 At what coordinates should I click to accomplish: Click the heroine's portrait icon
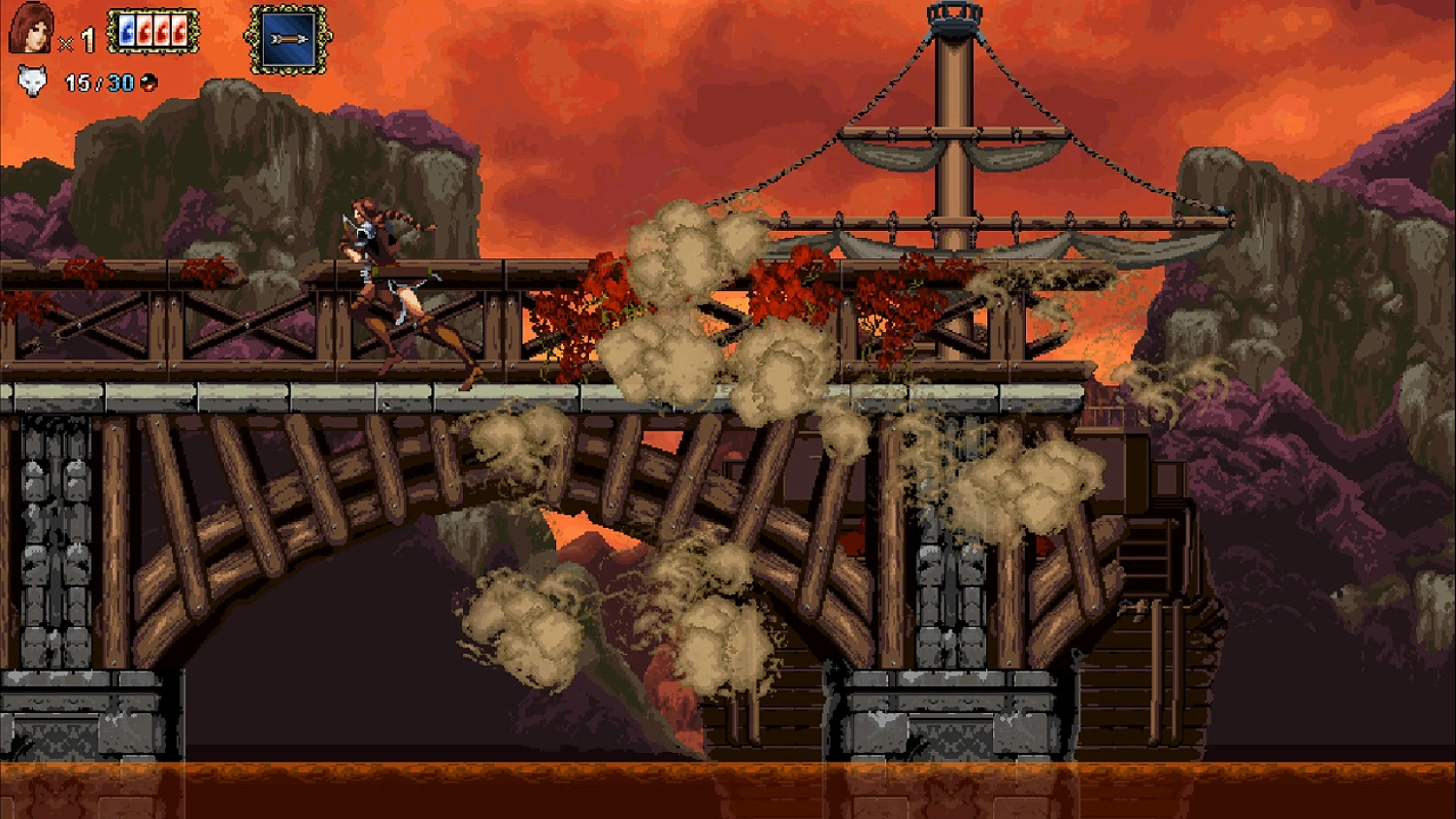click(32, 29)
